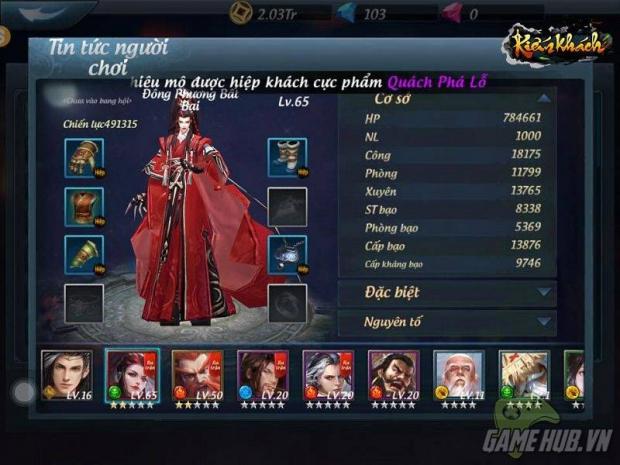
Task: Pick the LV.50 hero portrait
Action: click(x=196, y=375)
